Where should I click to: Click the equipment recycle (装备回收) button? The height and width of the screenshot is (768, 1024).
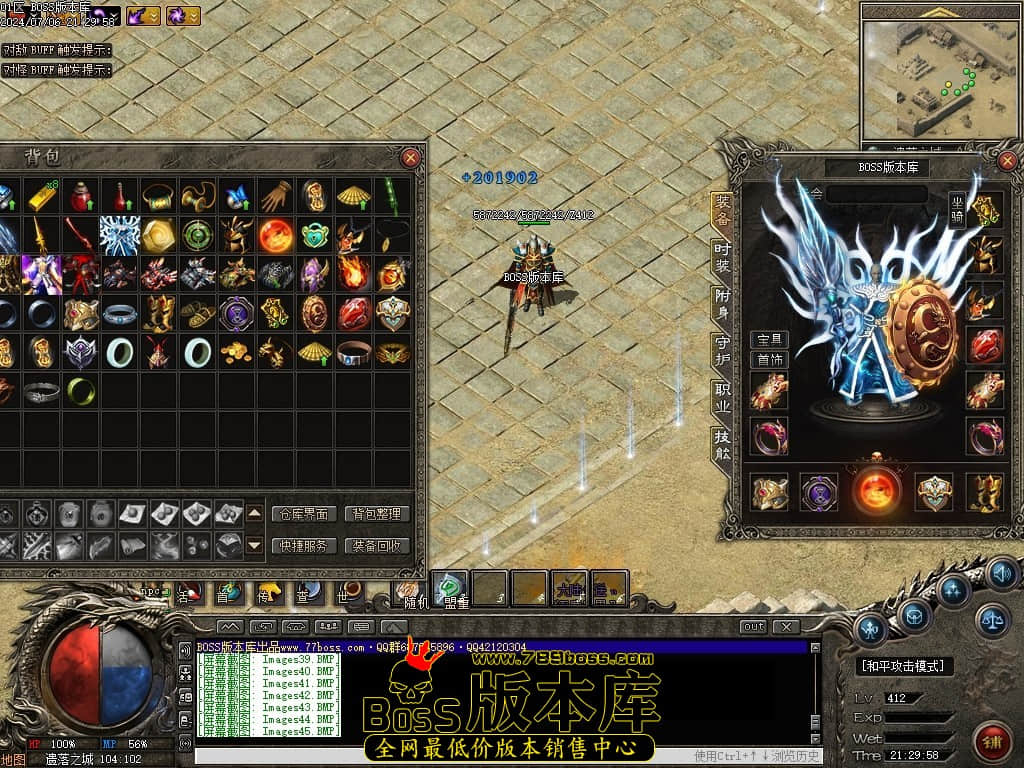coord(377,546)
